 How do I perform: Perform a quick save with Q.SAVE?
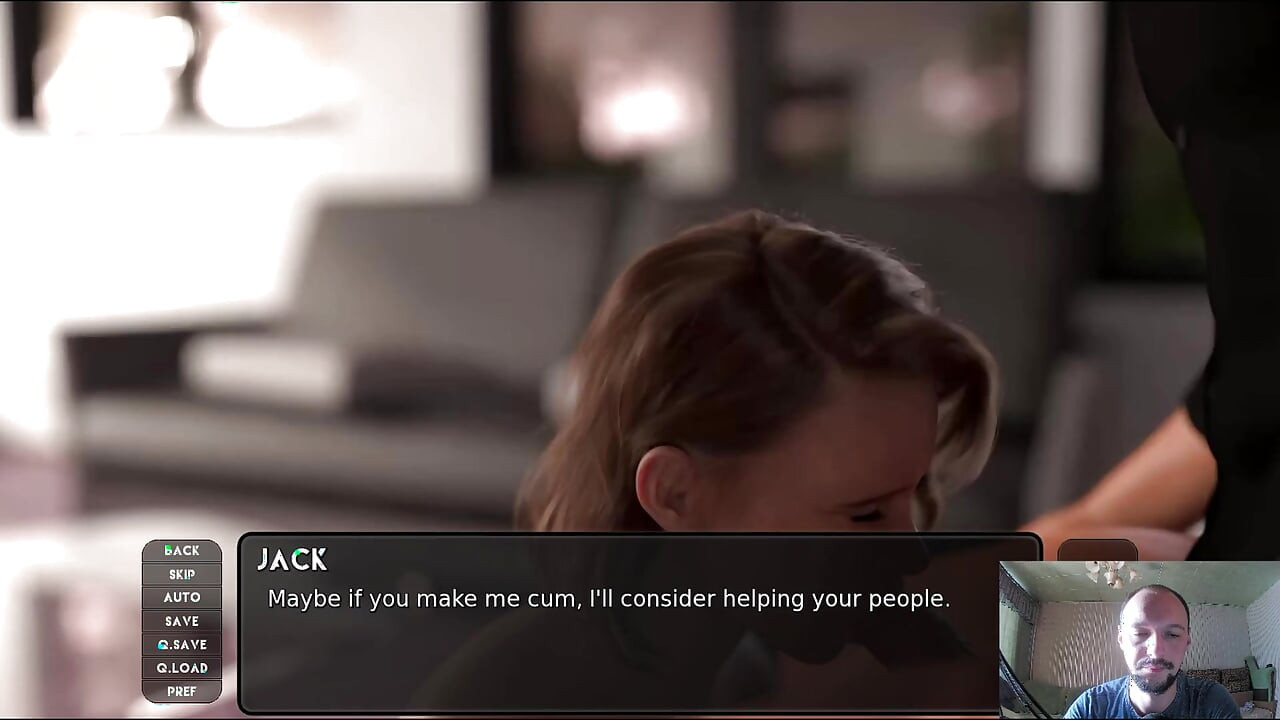tap(181, 644)
